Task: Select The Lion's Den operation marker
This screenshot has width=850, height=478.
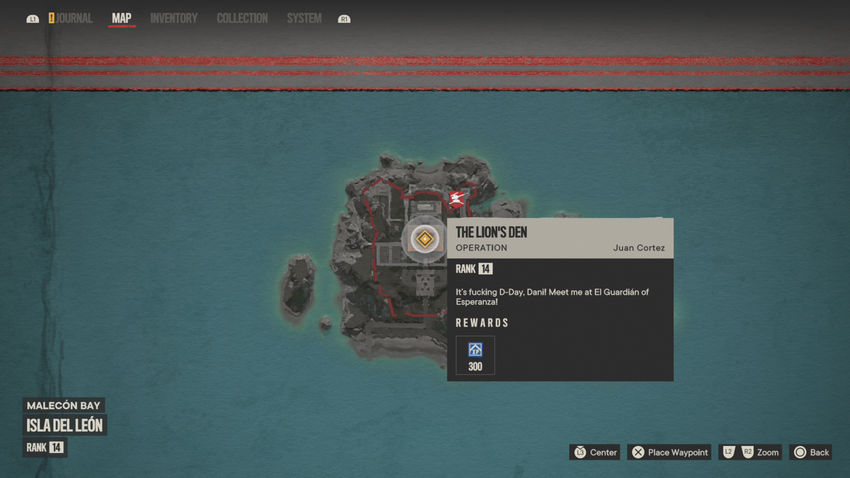Action: pyautogui.click(x=425, y=239)
